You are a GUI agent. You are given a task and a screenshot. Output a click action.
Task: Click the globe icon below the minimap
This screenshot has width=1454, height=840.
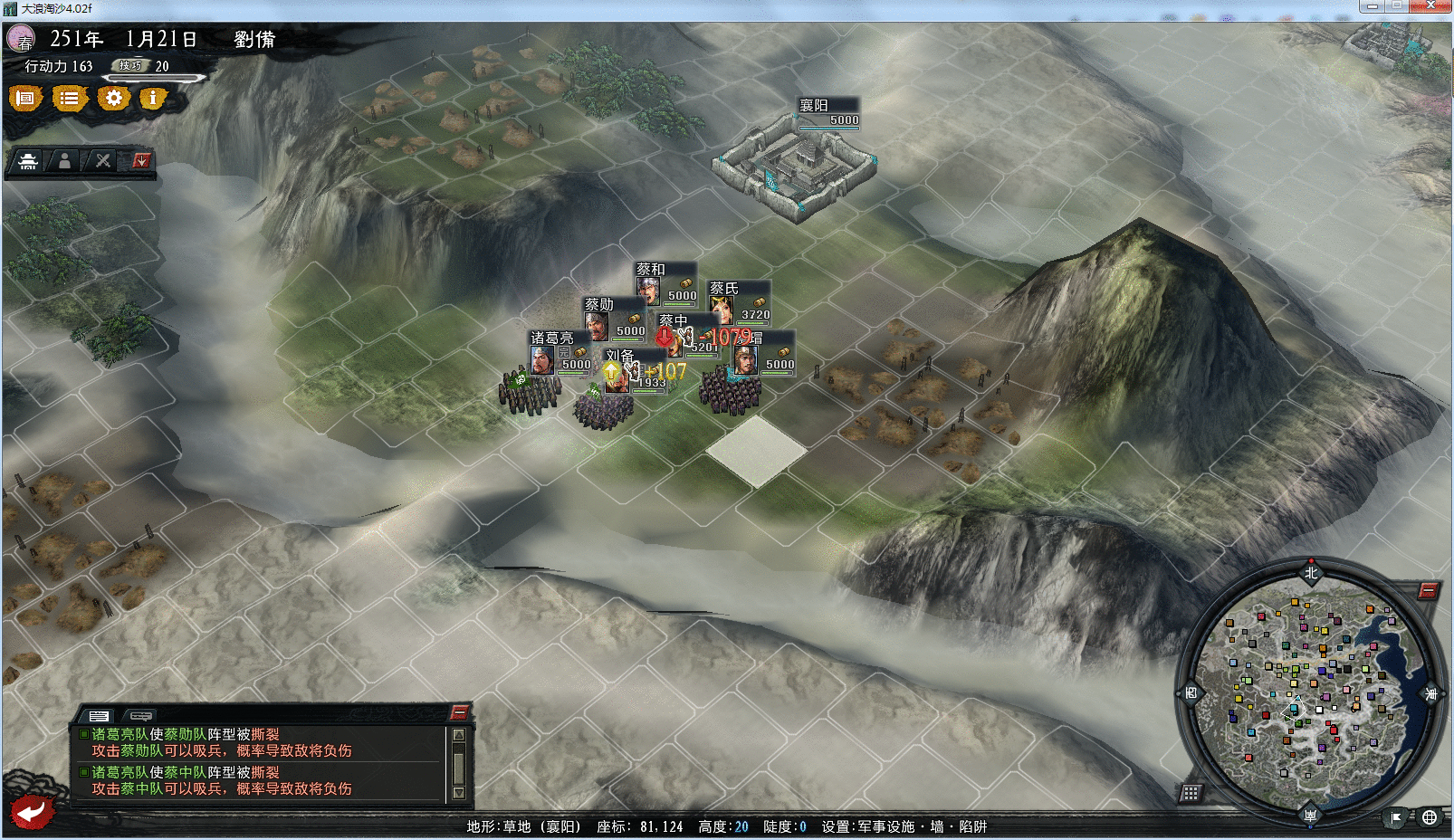click(x=1430, y=817)
